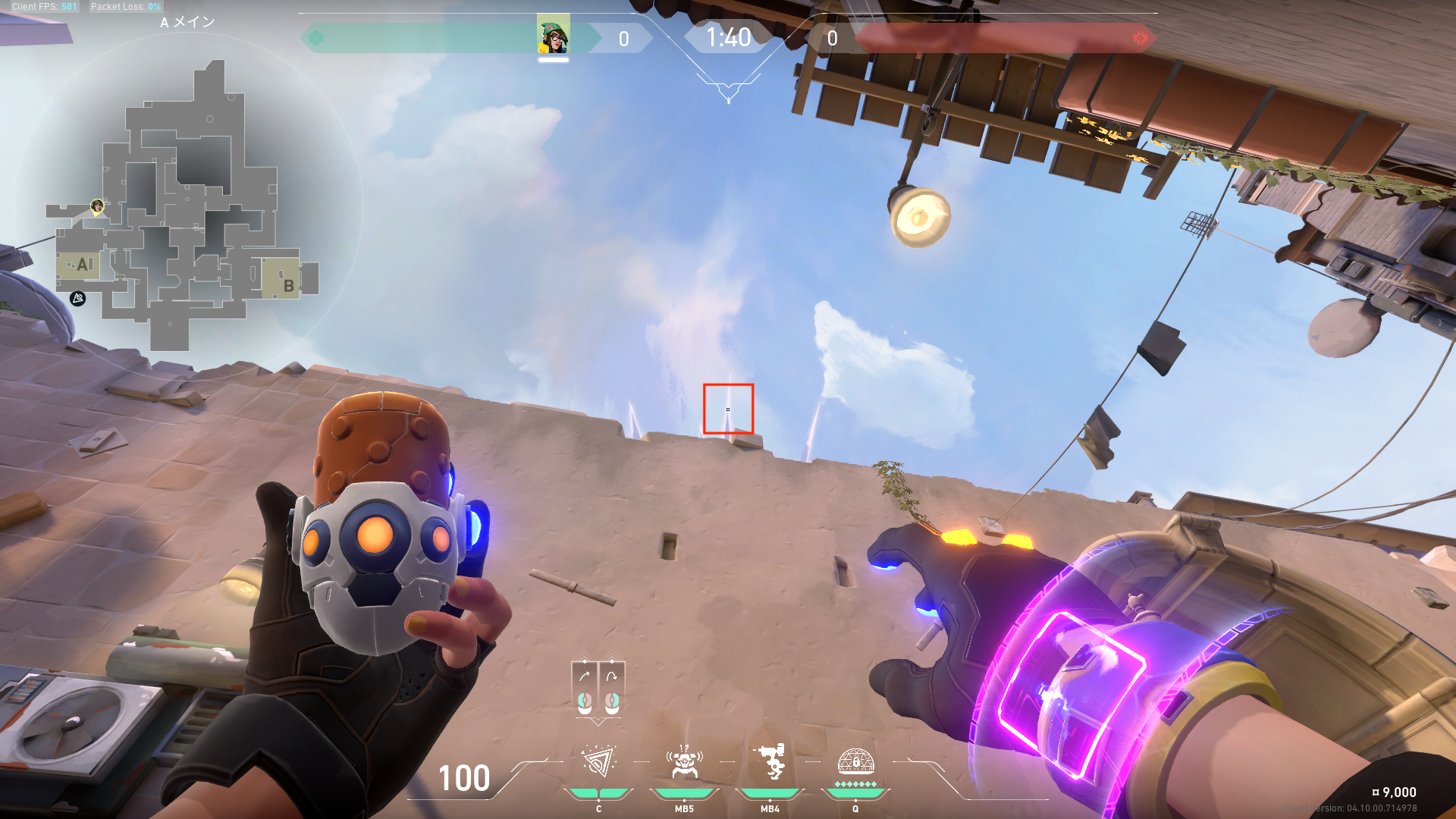1456x819 pixels.
Task: Click the green team emblem in the top bar
Action: pos(316,38)
